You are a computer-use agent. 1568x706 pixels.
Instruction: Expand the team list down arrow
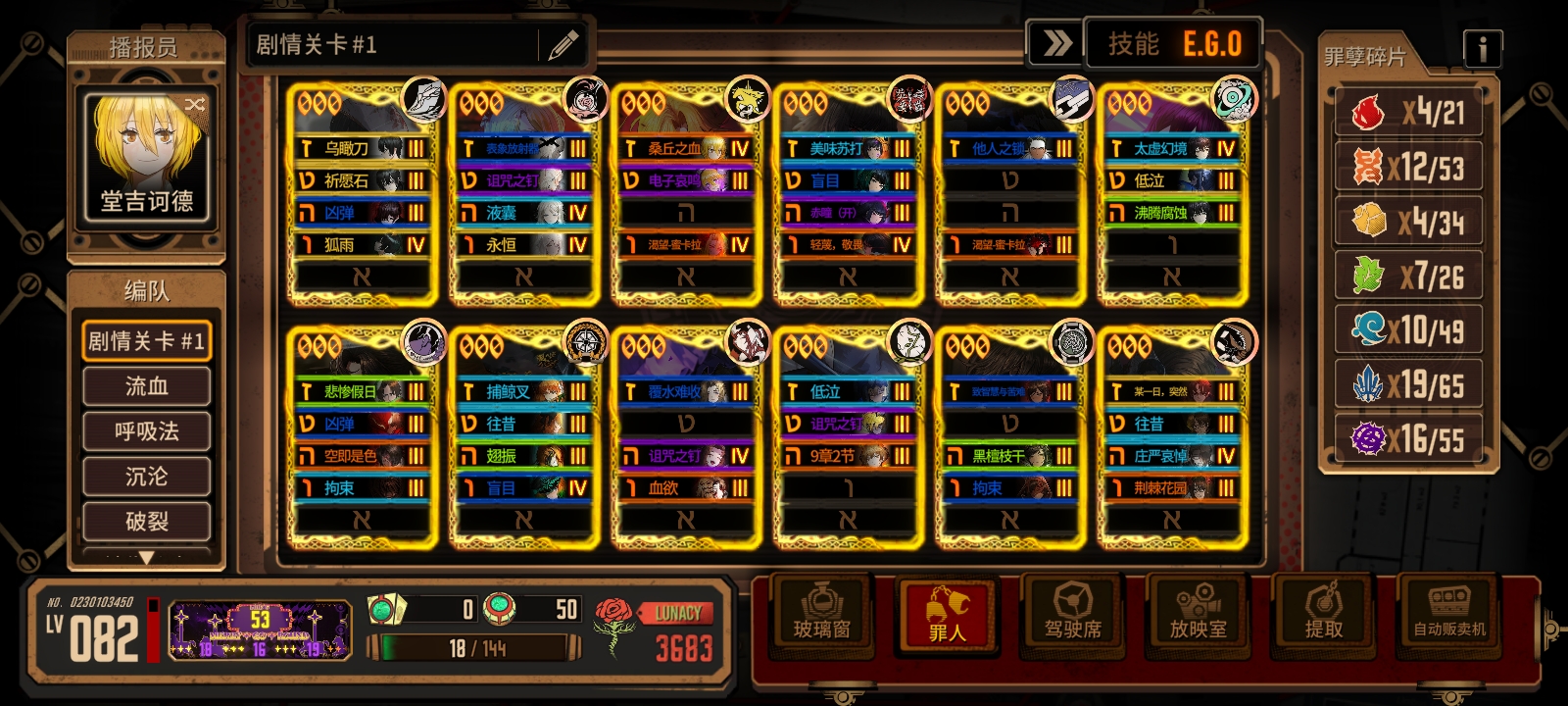(x=147, y=558)
